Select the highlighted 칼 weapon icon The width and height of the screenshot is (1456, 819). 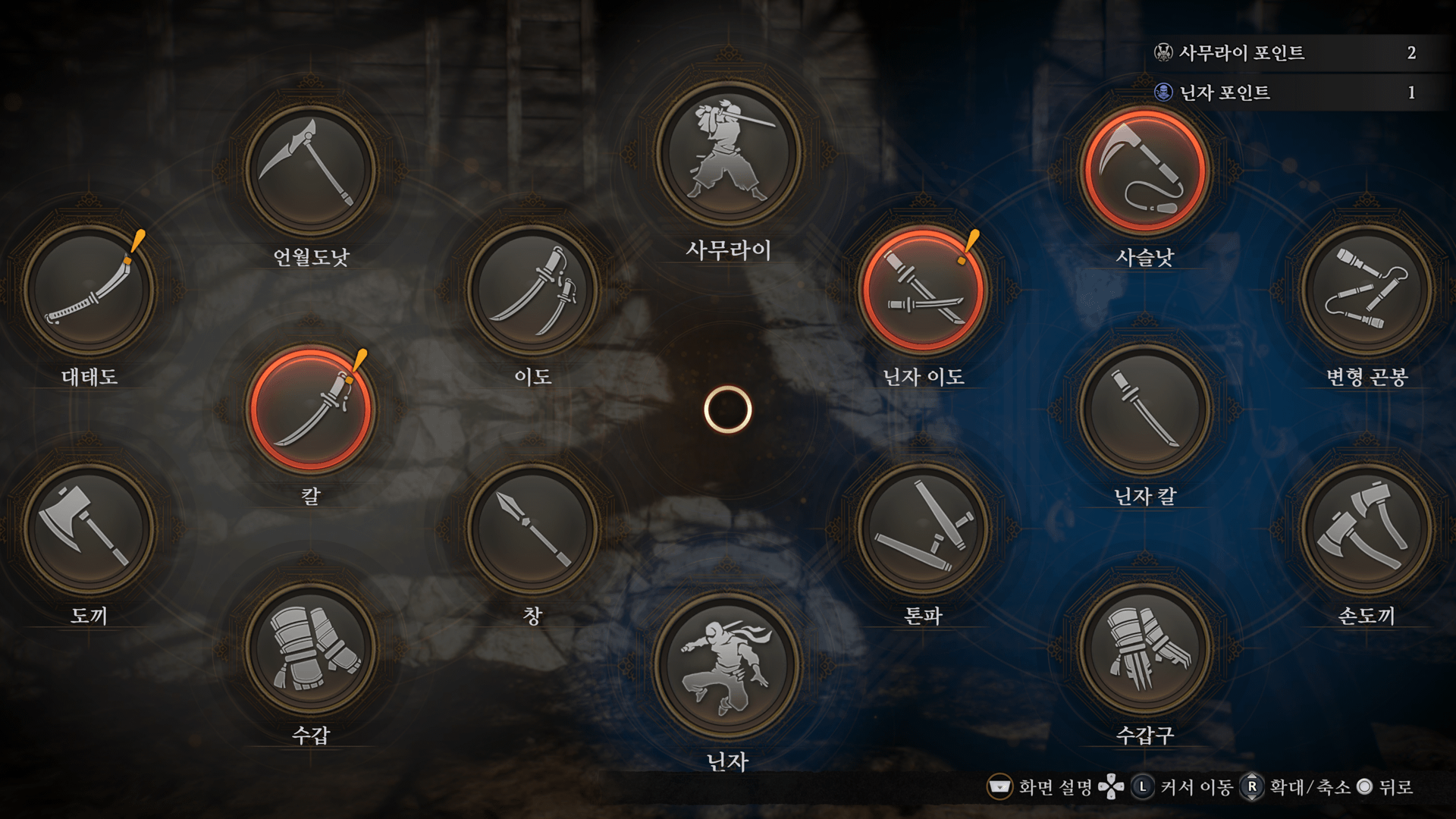tap(311, 409)
